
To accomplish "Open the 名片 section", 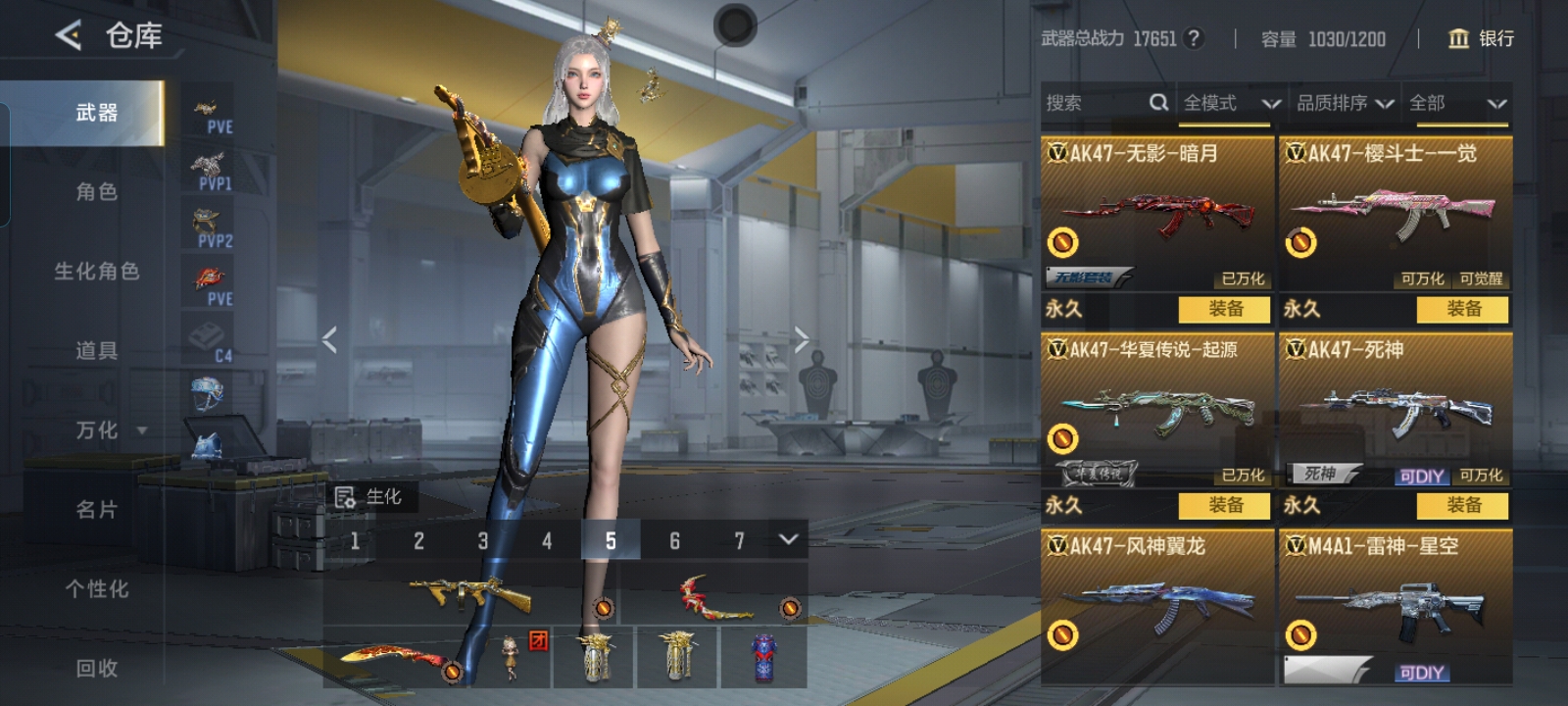I will (96, 510).
